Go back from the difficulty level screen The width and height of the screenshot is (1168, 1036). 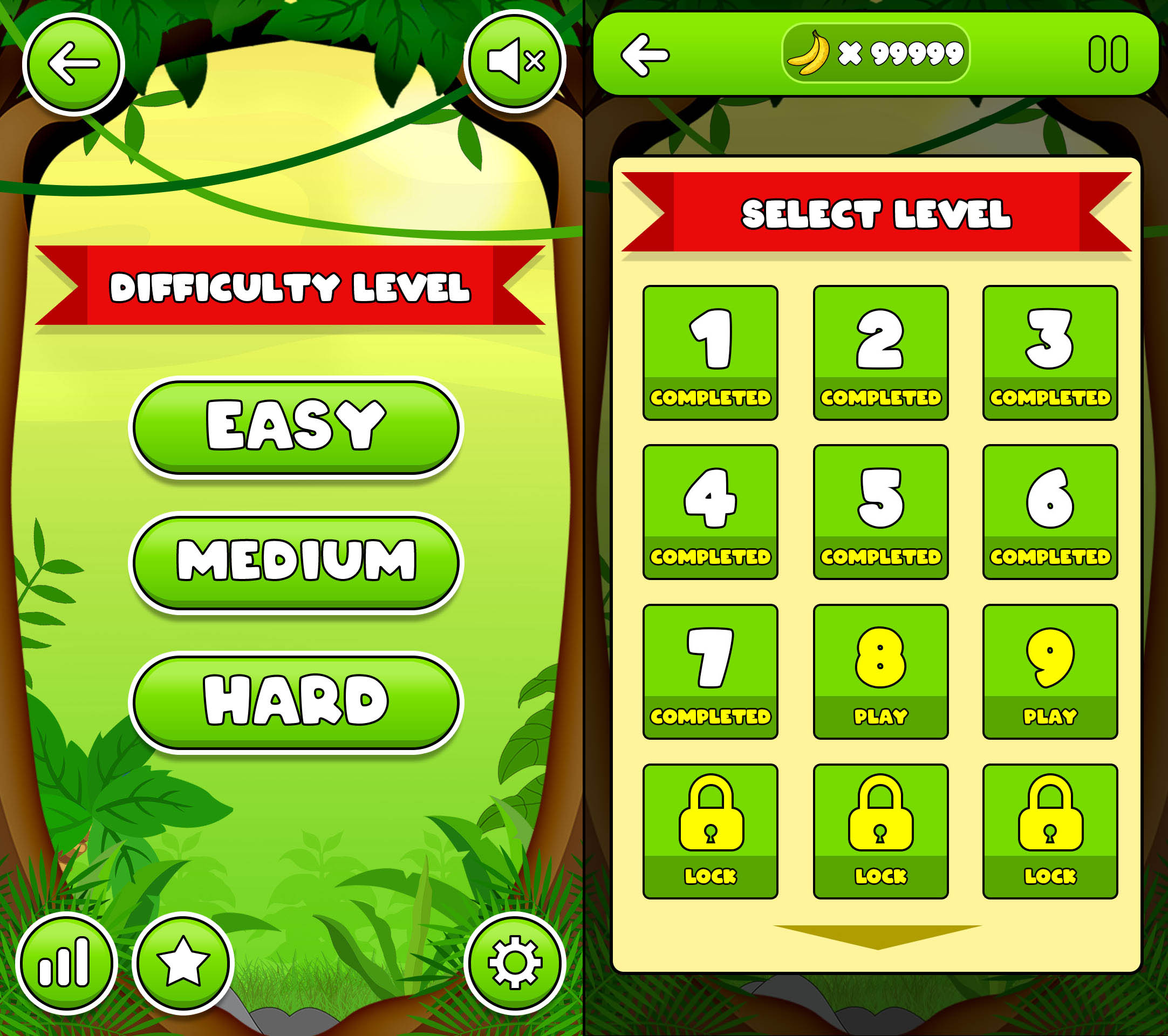pos(74,64)
